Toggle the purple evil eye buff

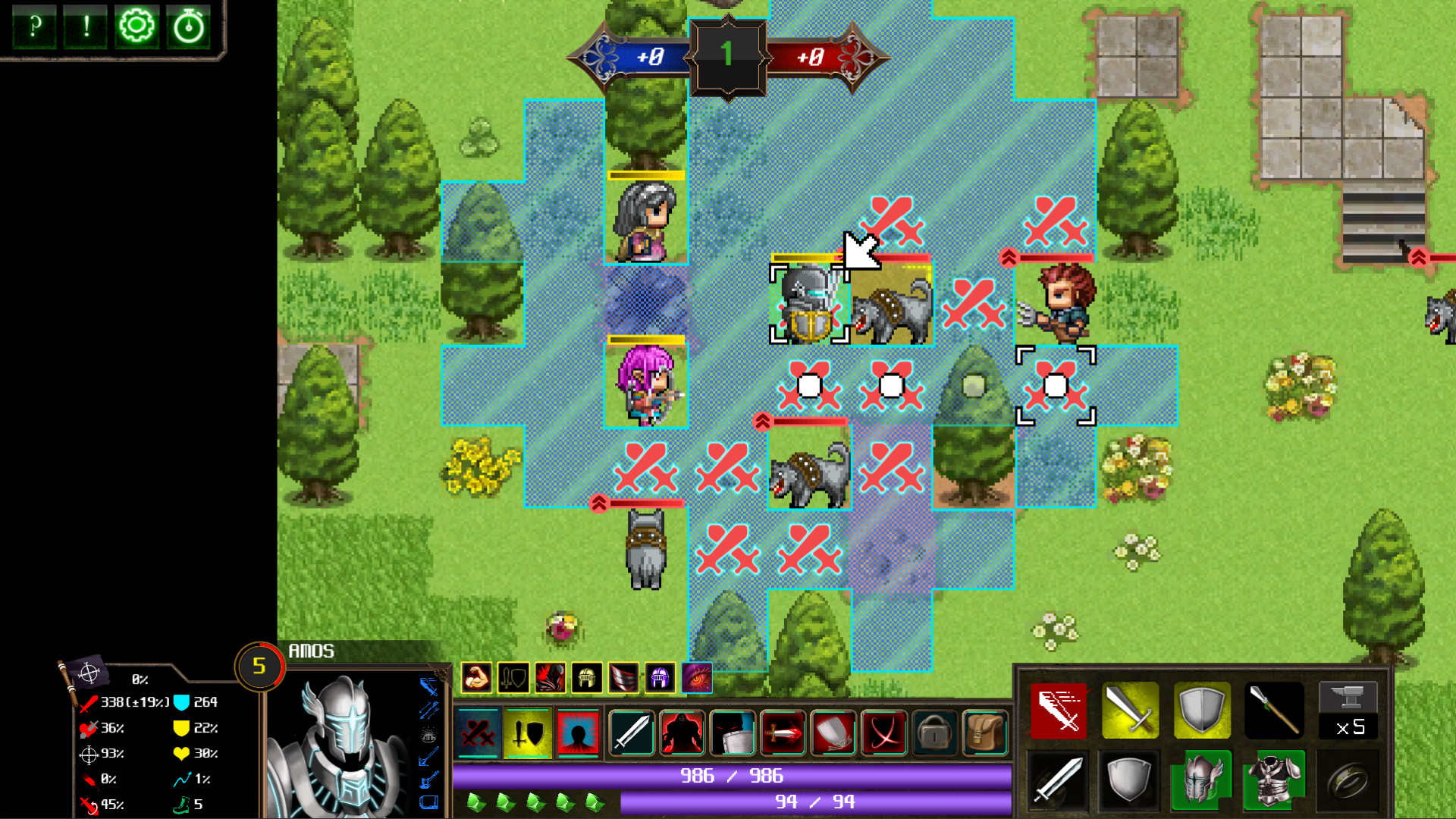pos(698,679)
